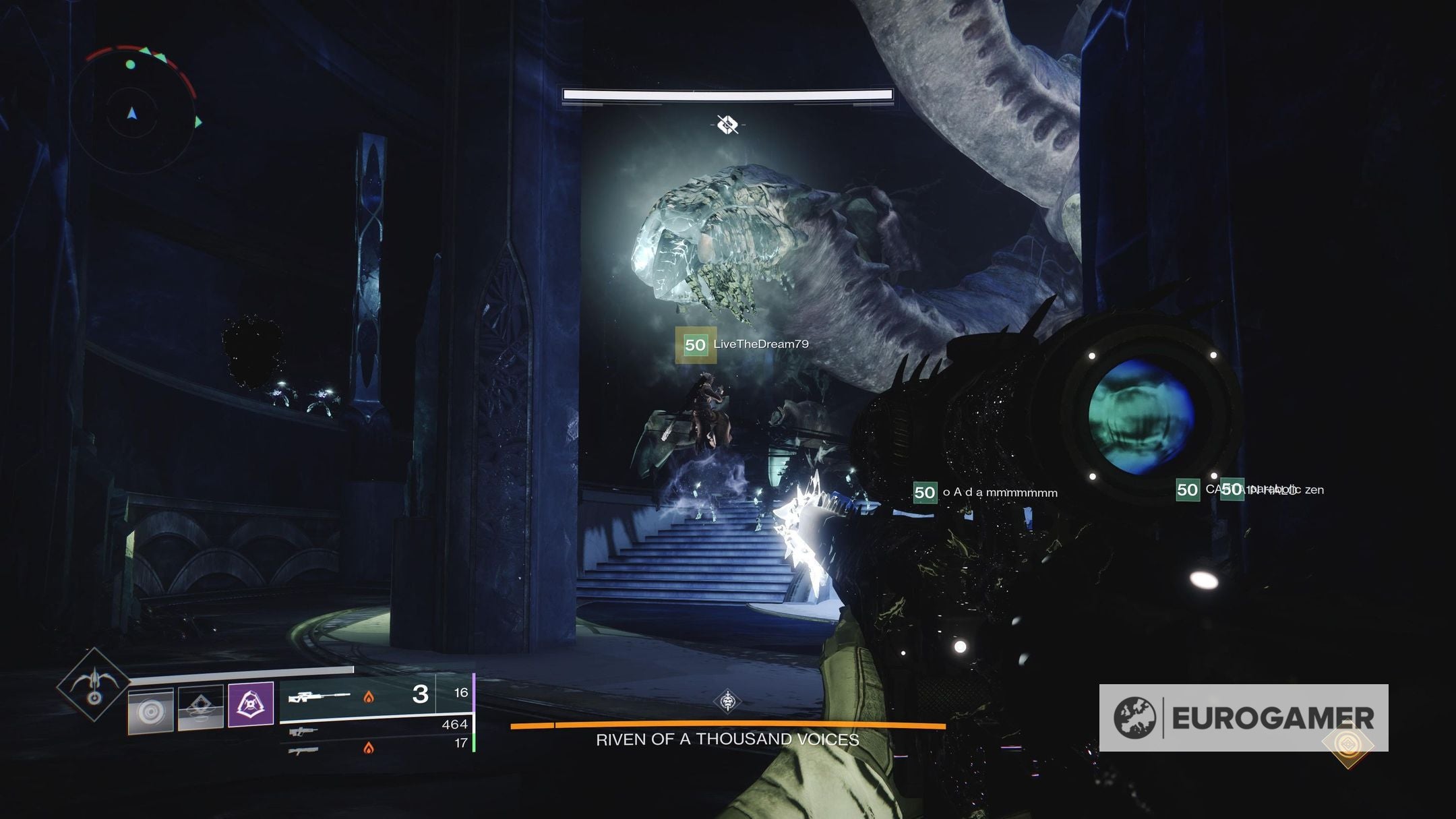Select the blue player arrow on the radar
The height and width of the screenshot is (819, 1456).
click(132, 114)
